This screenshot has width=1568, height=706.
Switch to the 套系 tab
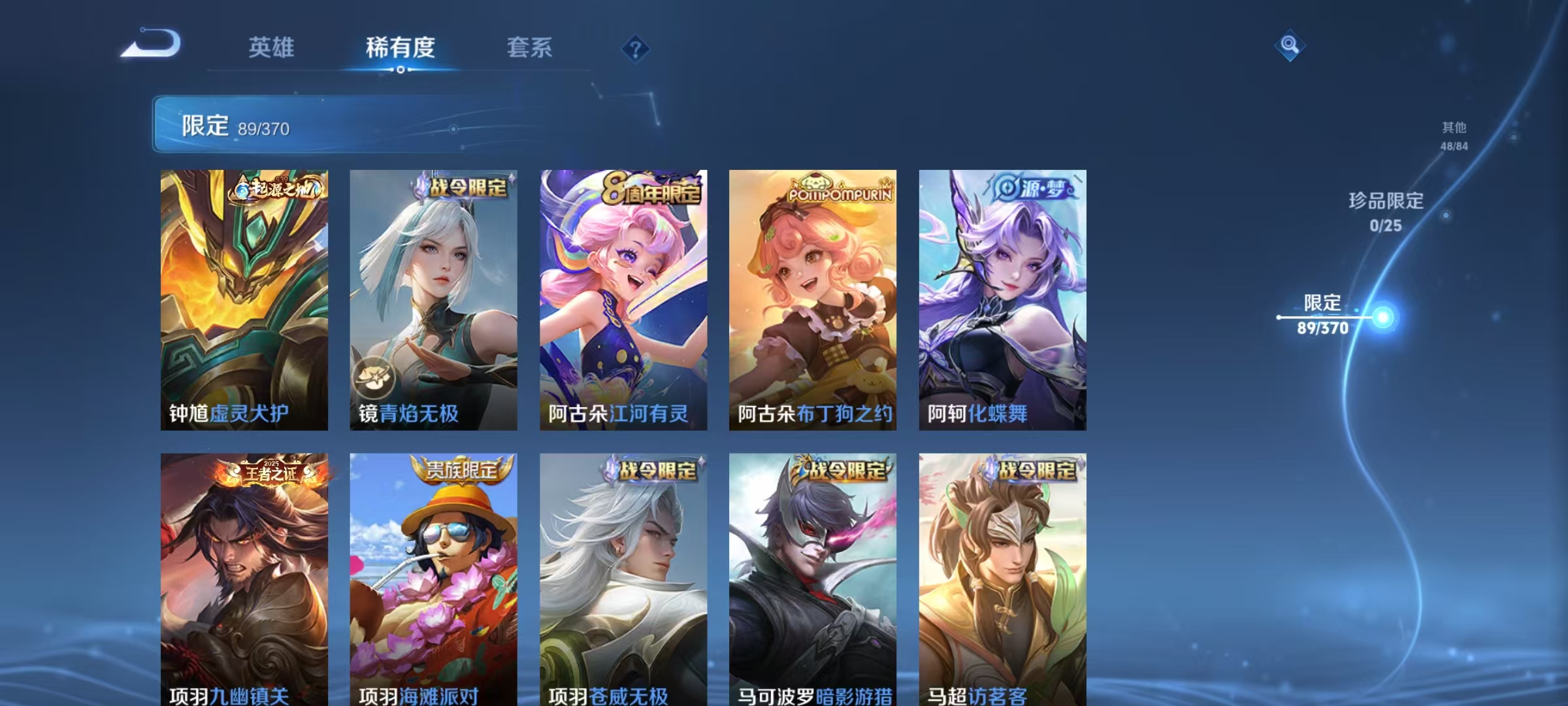(x=531, y=48)
